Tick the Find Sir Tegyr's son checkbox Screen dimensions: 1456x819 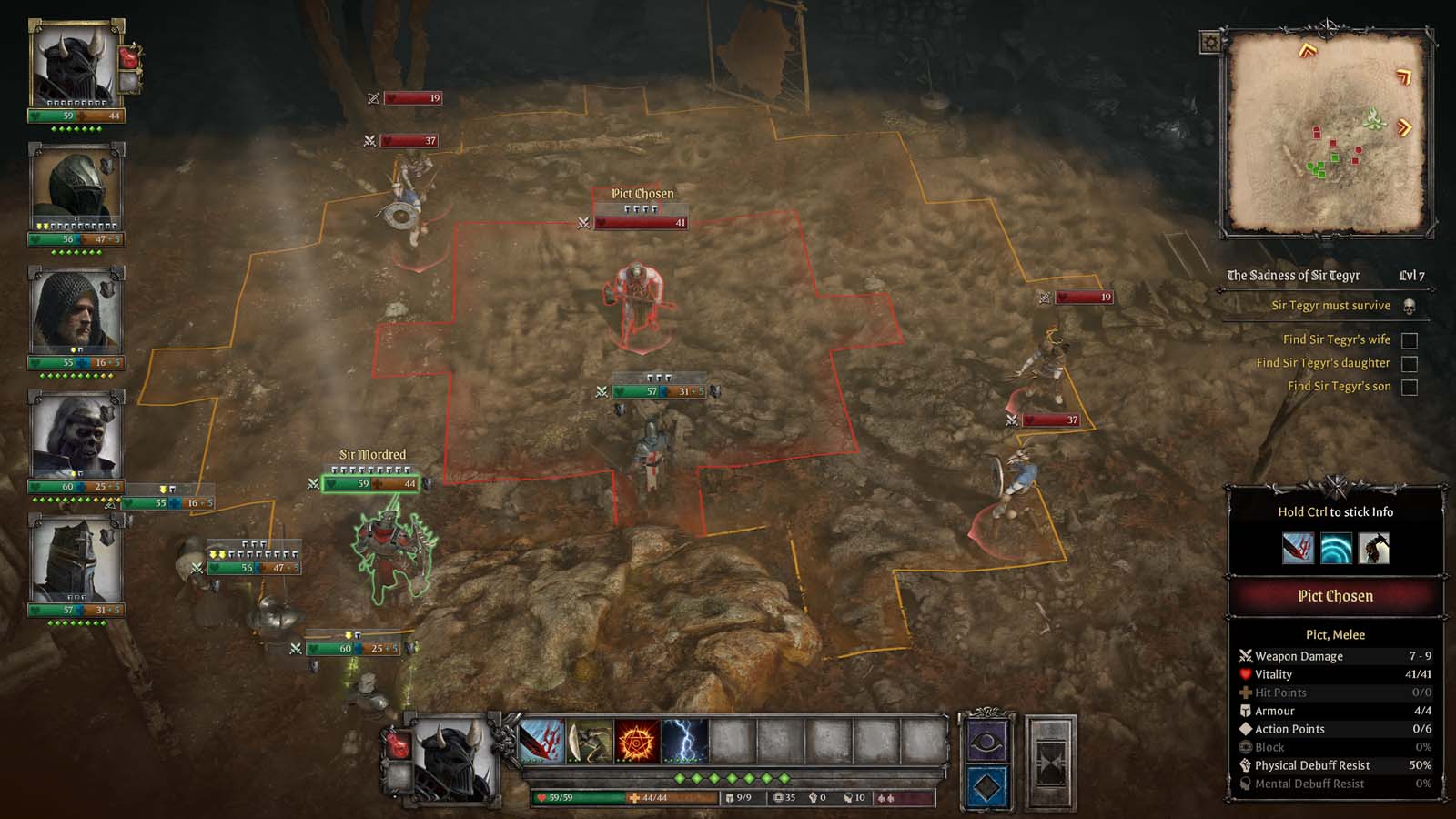tap(1411, 388)
